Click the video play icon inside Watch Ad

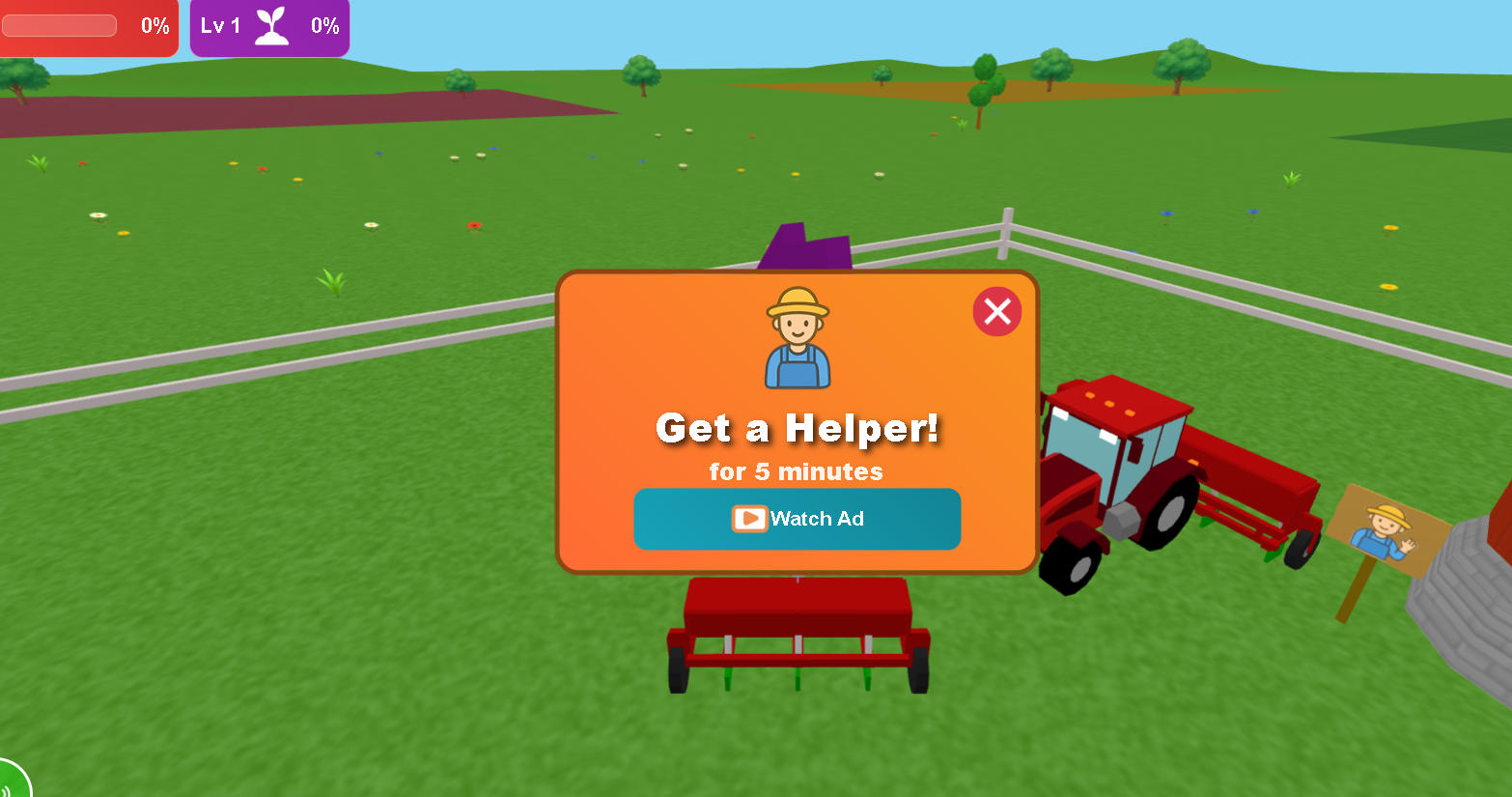(x=748, y=519)
